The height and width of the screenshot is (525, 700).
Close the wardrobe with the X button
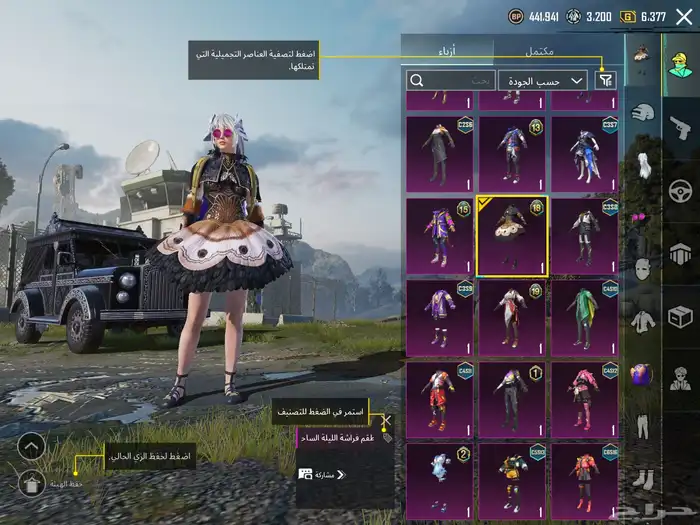[684, 16]
